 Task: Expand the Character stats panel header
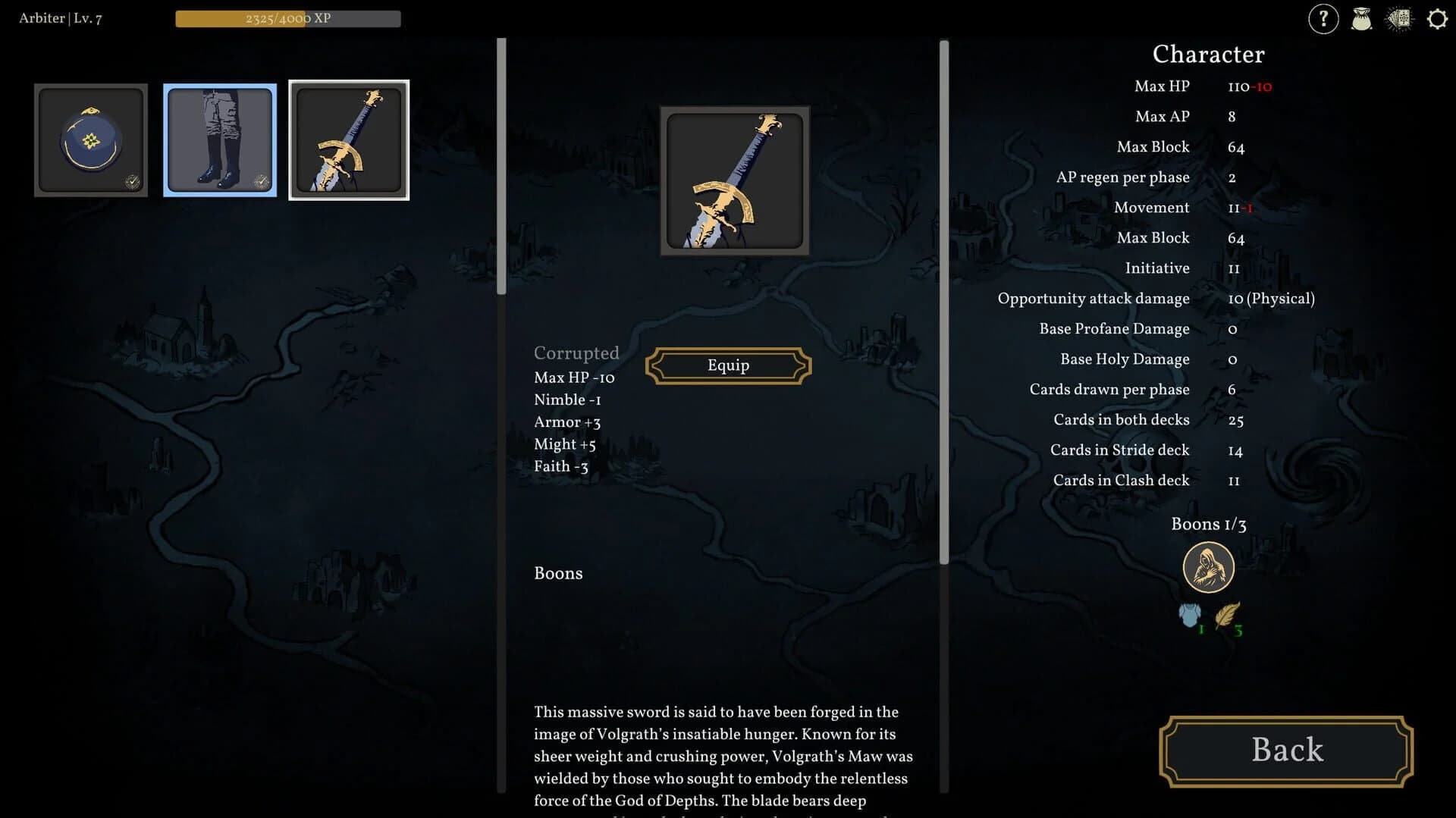1207,54
